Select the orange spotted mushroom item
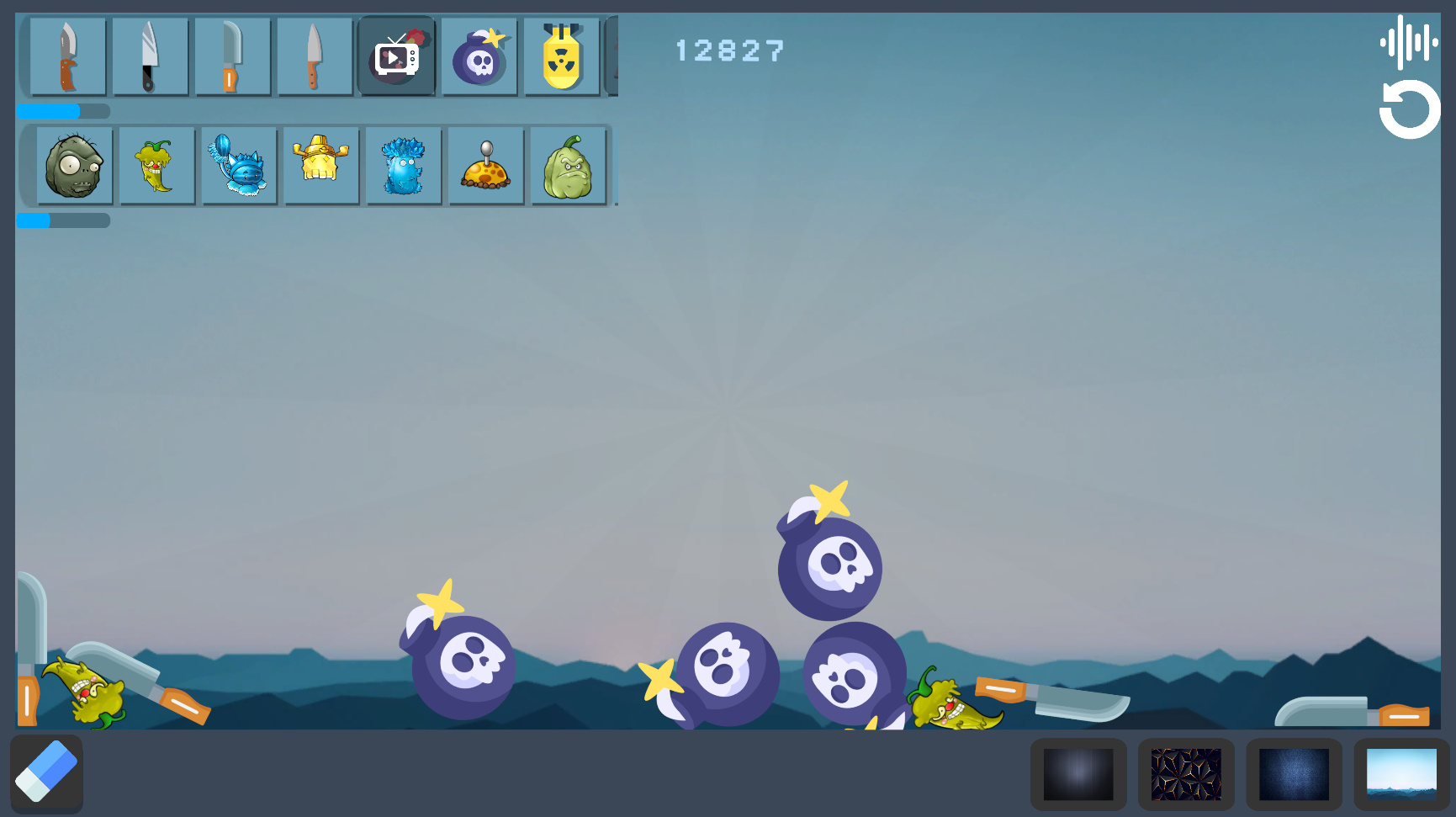The image size is (1456, 817). pos(485,165)
